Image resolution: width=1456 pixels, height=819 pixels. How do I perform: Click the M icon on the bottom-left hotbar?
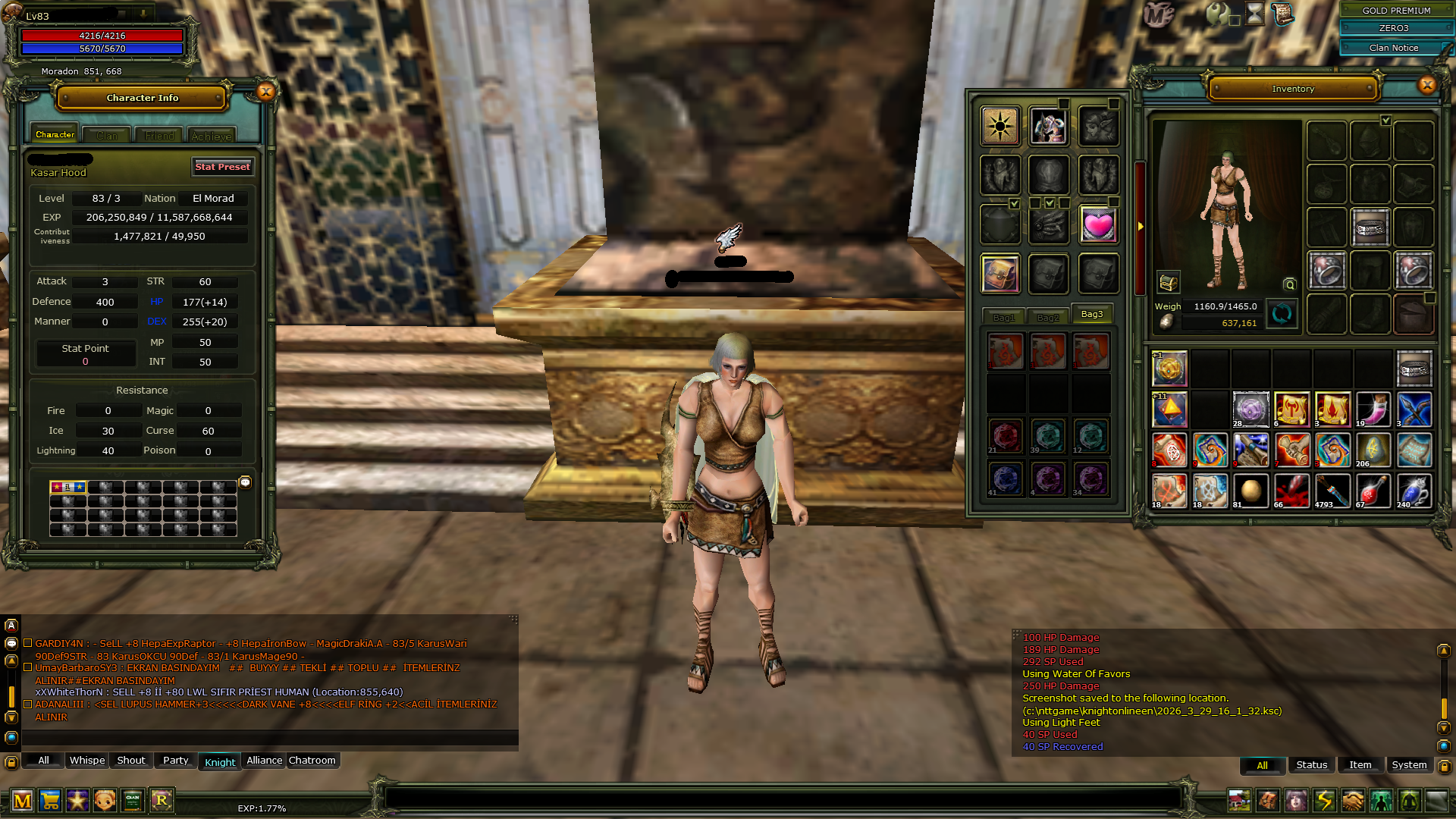pos(23,800)
